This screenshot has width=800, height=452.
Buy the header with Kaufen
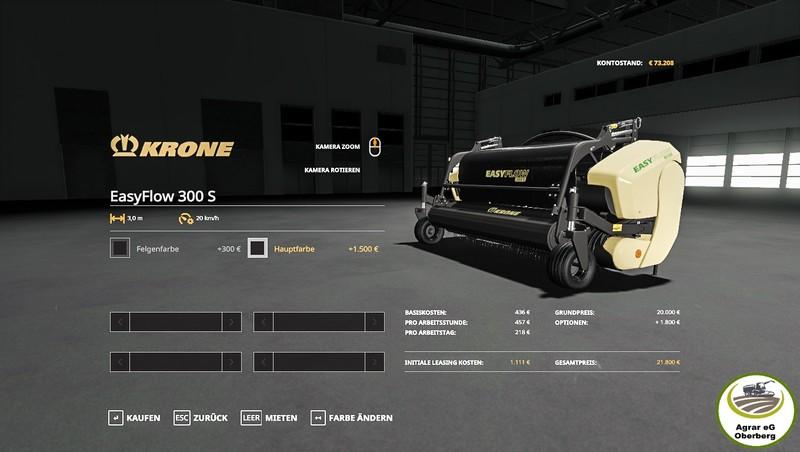134,417
